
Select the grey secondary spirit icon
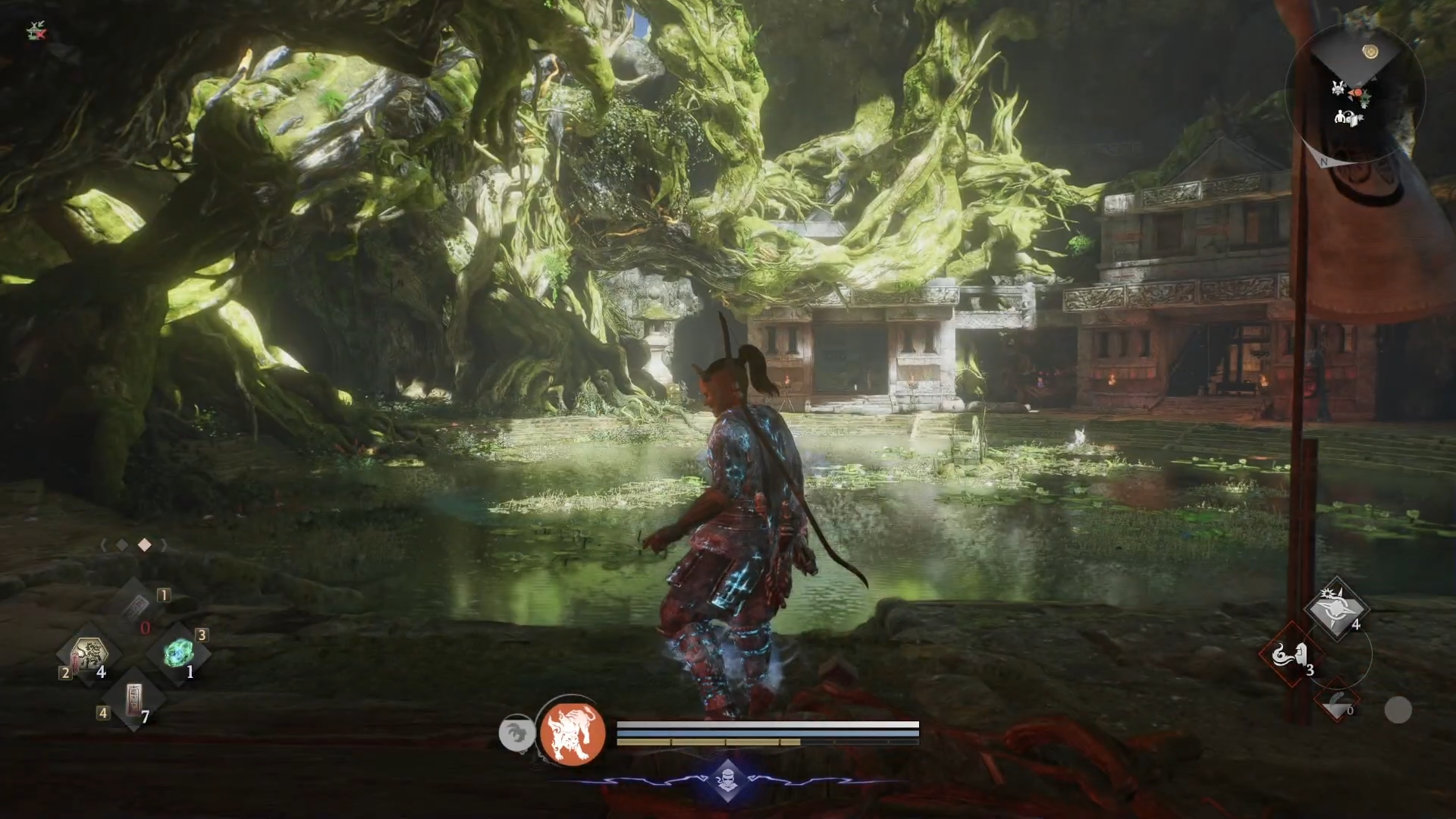point(516,734)
